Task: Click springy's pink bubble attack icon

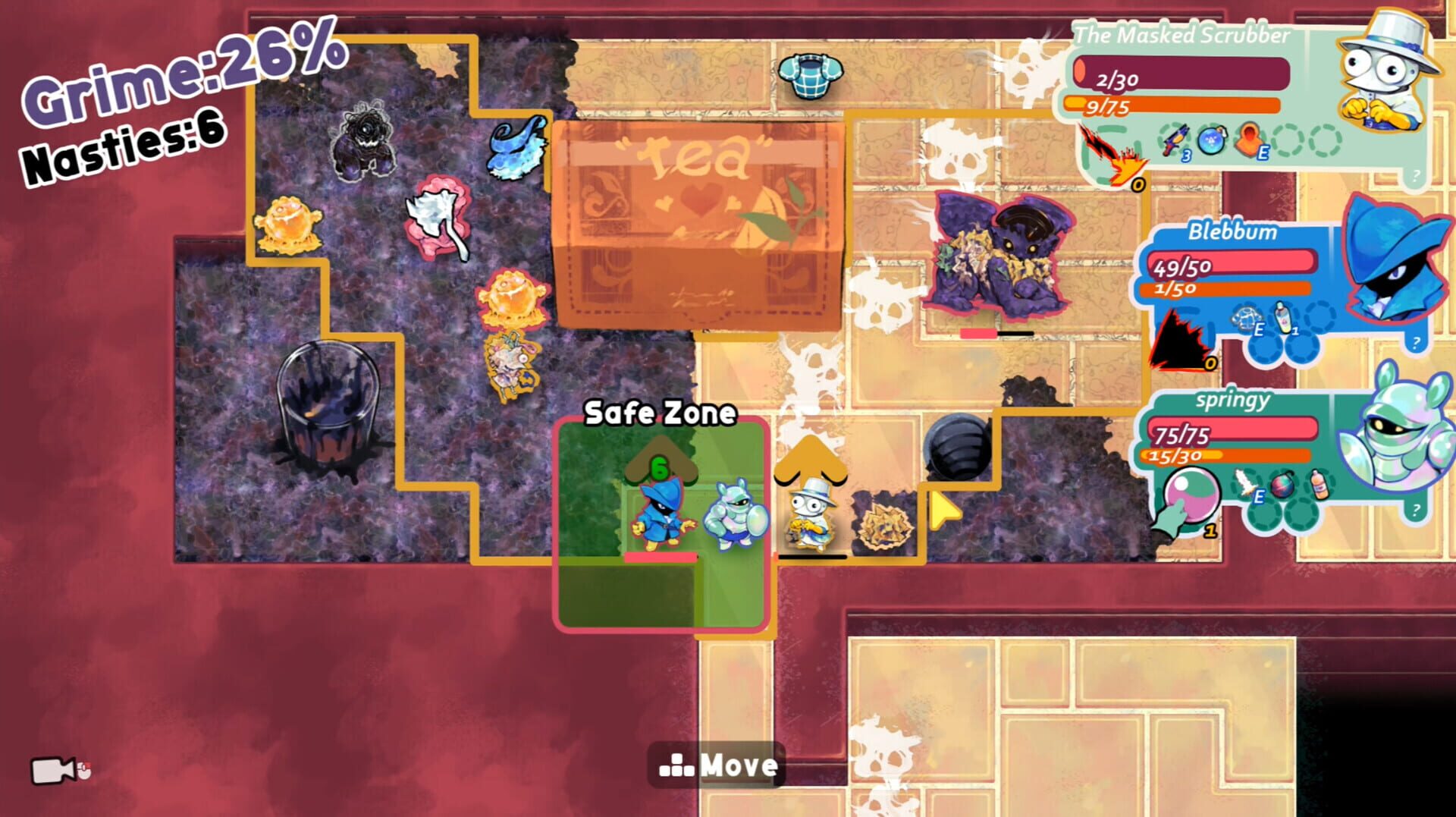Action: [x=1191, y=494]
